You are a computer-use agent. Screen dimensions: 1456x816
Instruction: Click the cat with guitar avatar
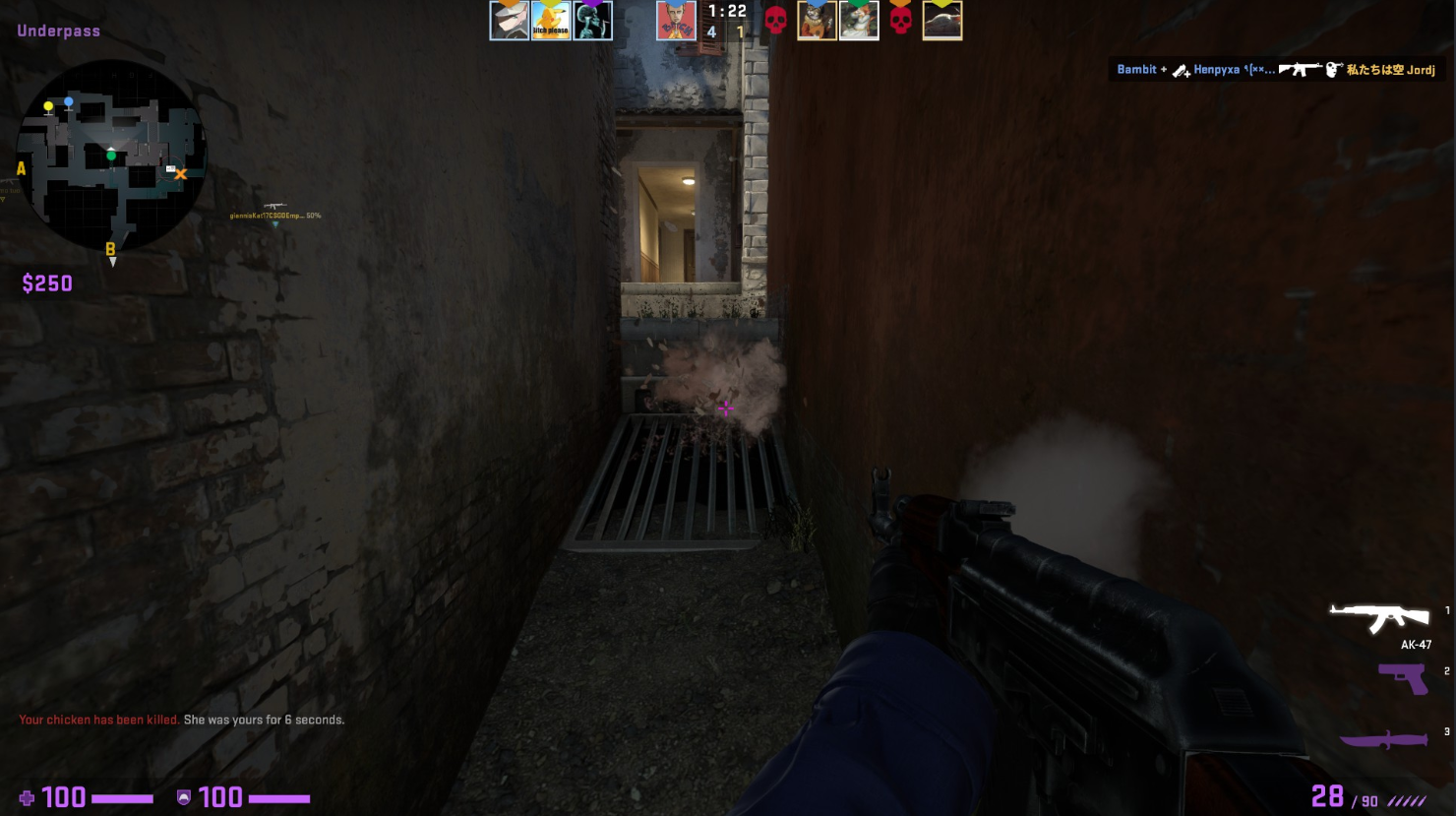click(x=817, y=21)
